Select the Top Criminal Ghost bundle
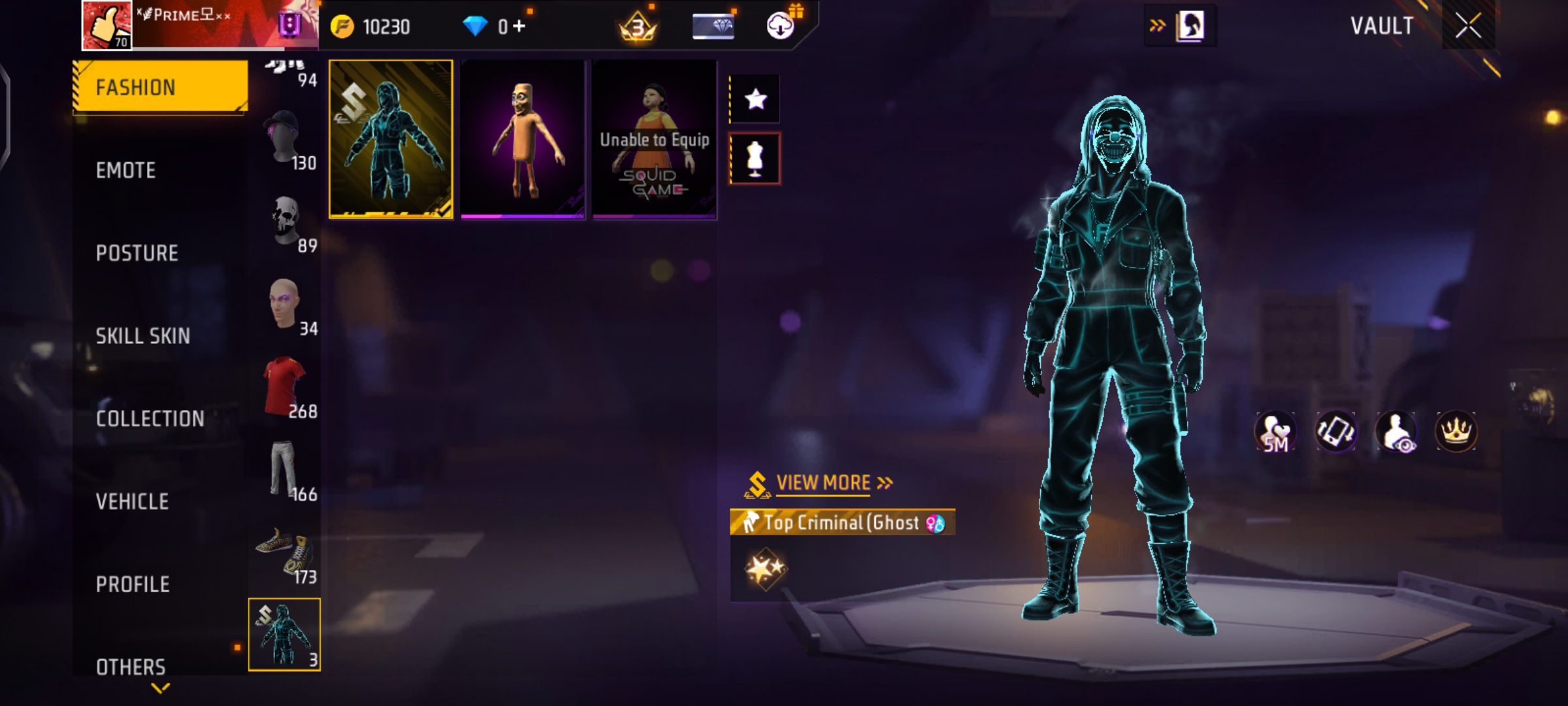This screenshot has height=706, width=1568. (391, 139)
